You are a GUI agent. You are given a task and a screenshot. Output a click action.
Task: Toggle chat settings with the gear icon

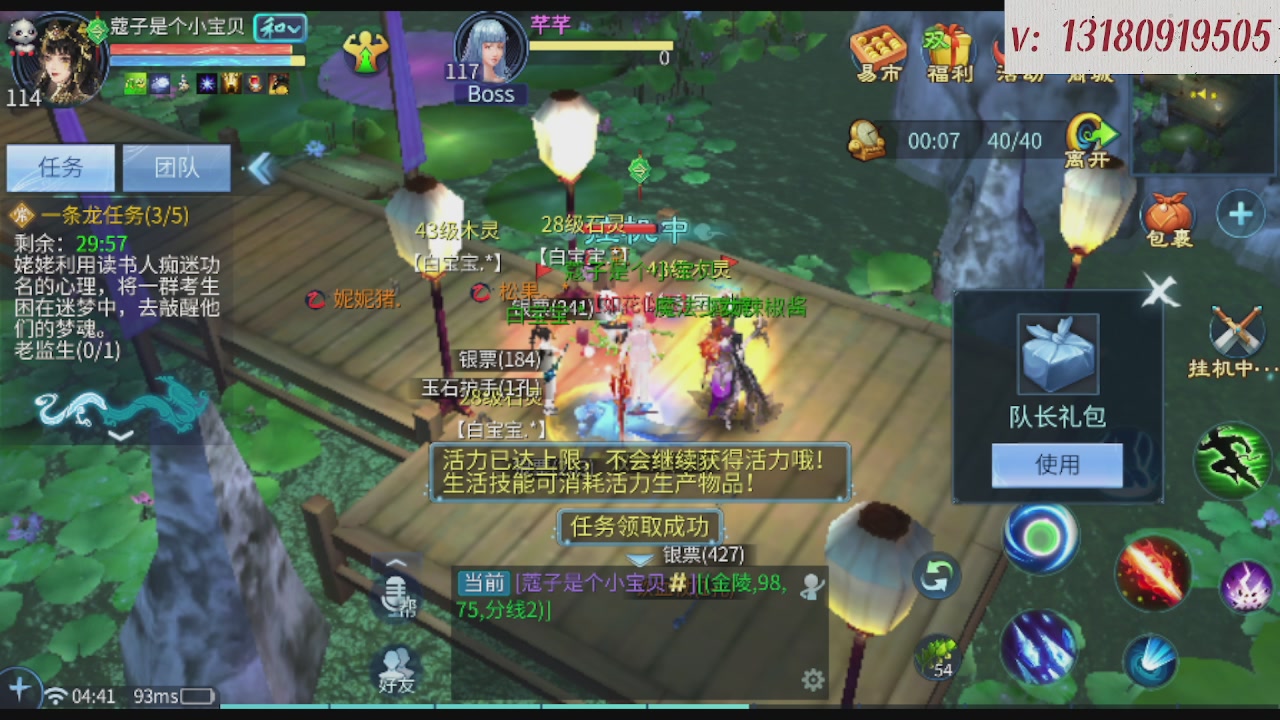(813, 680)
